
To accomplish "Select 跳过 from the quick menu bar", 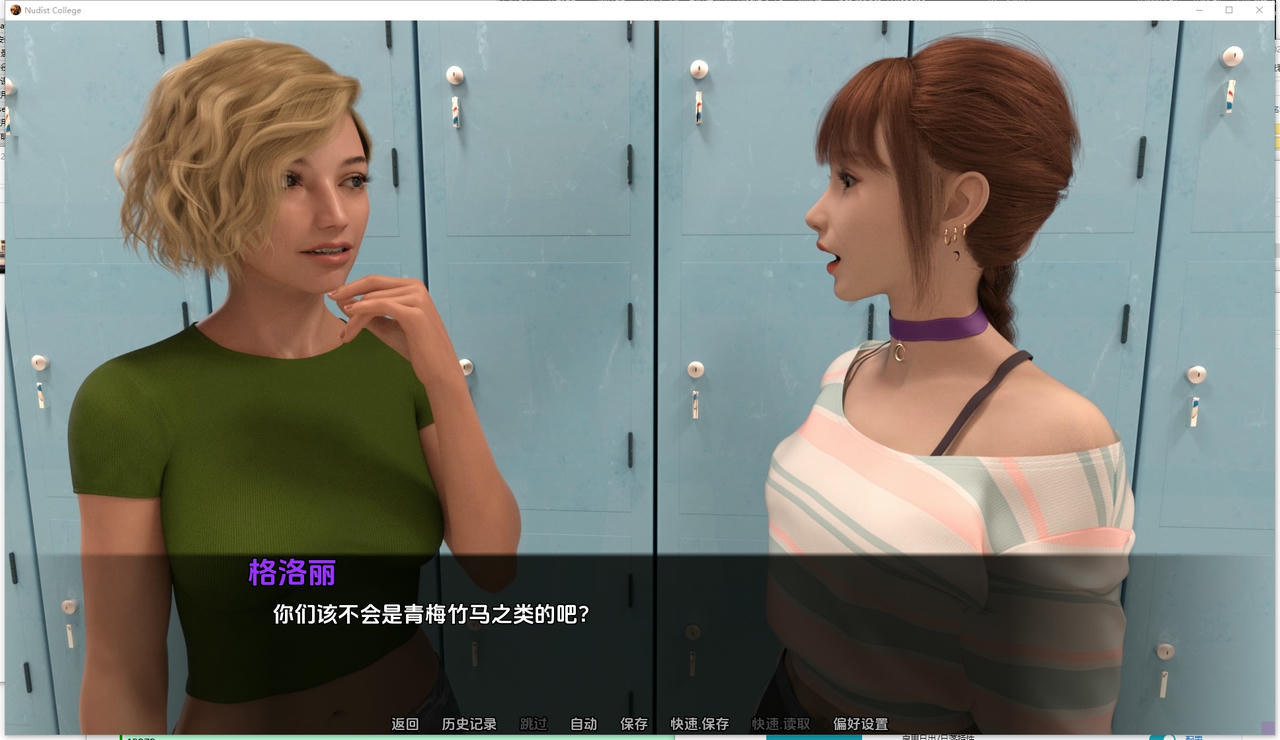I will tap(531, 723).
